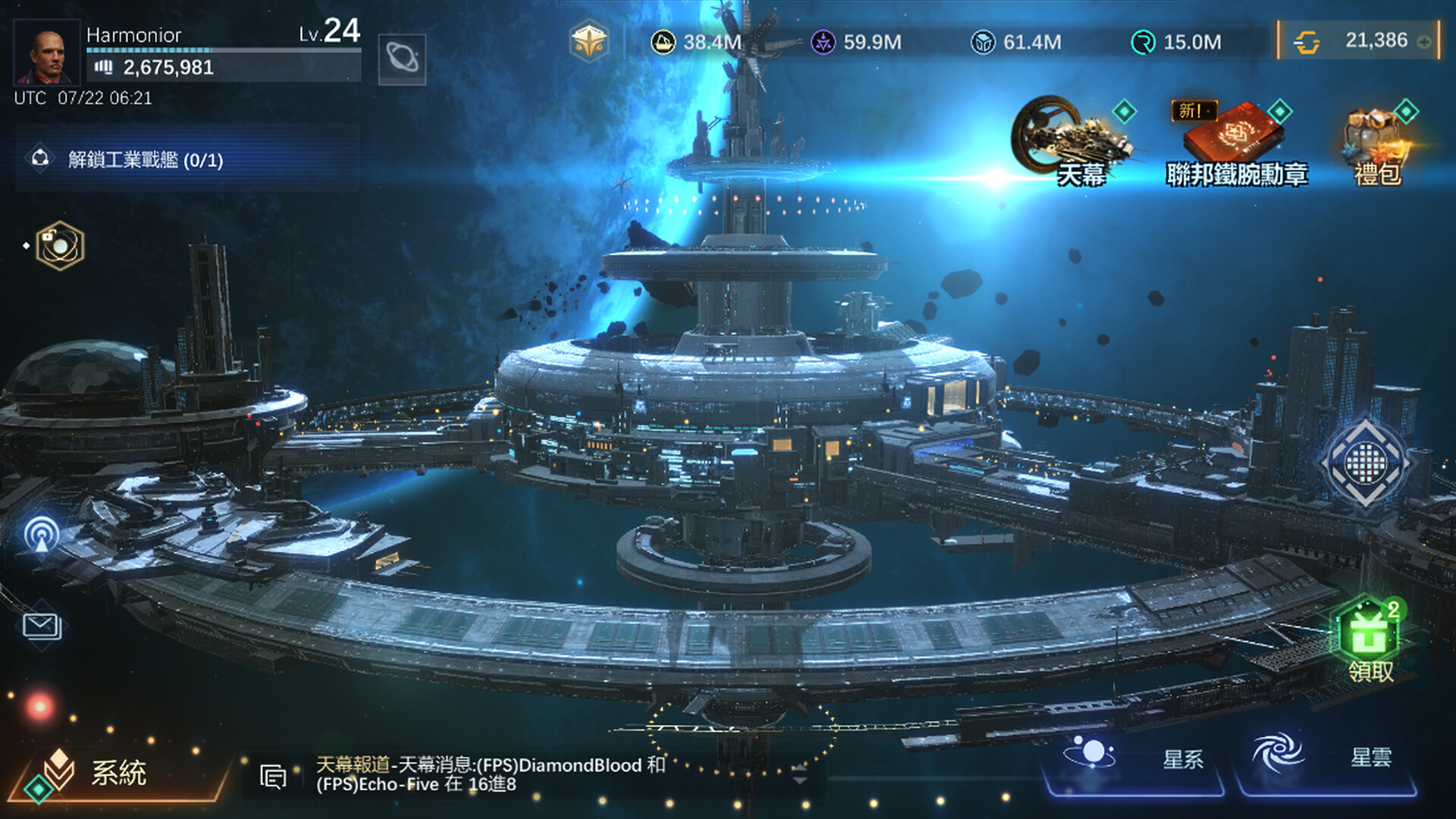Click the planet icon beside the level
Screen dimensions: 1456x819
(402, 59)
